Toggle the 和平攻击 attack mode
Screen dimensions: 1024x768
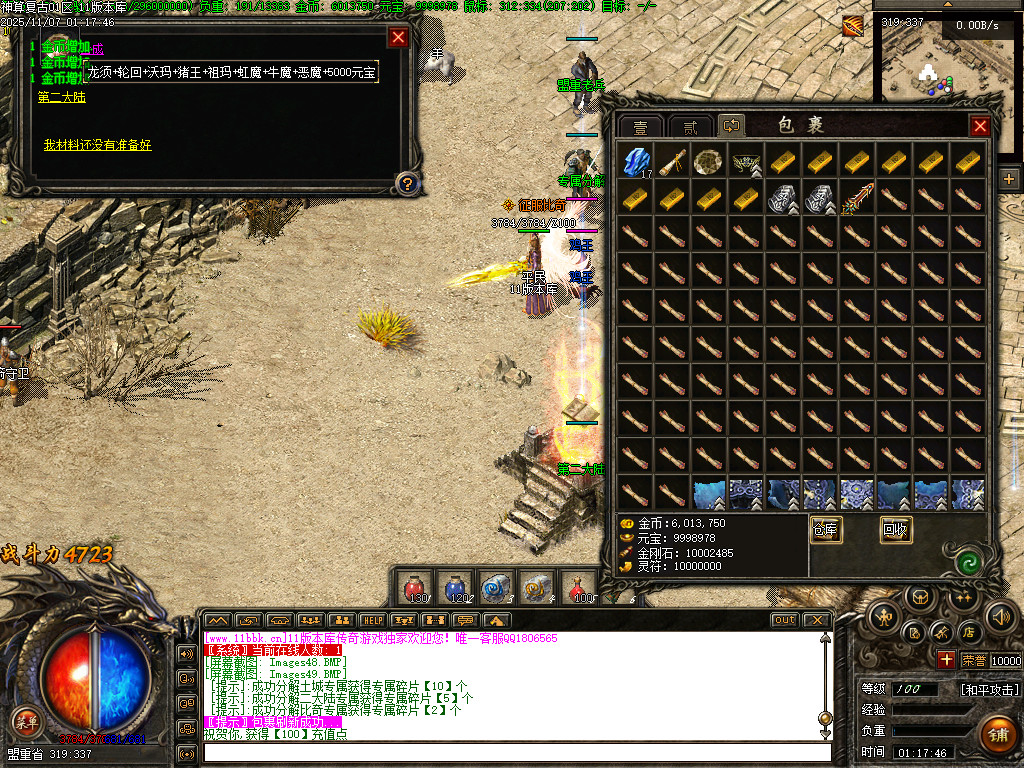coord(990,689)
